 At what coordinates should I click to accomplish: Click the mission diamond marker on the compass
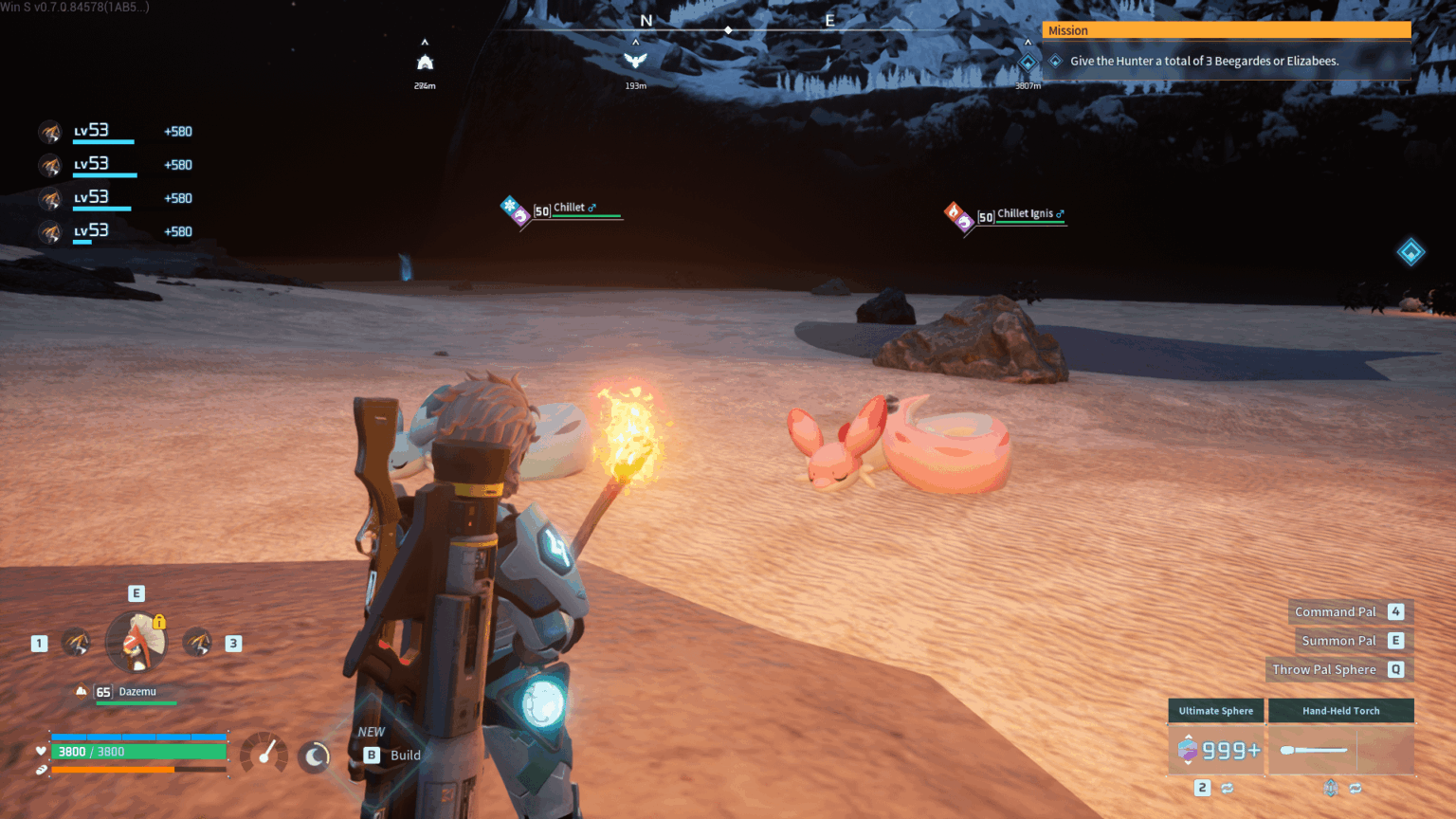tap(1028, 64)
